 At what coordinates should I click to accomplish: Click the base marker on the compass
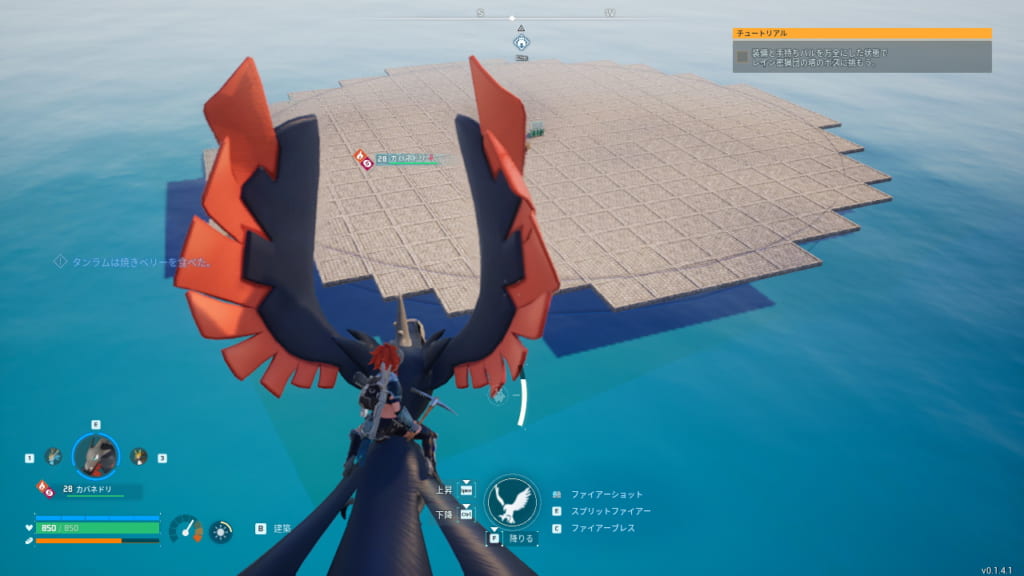coord(521,43)
